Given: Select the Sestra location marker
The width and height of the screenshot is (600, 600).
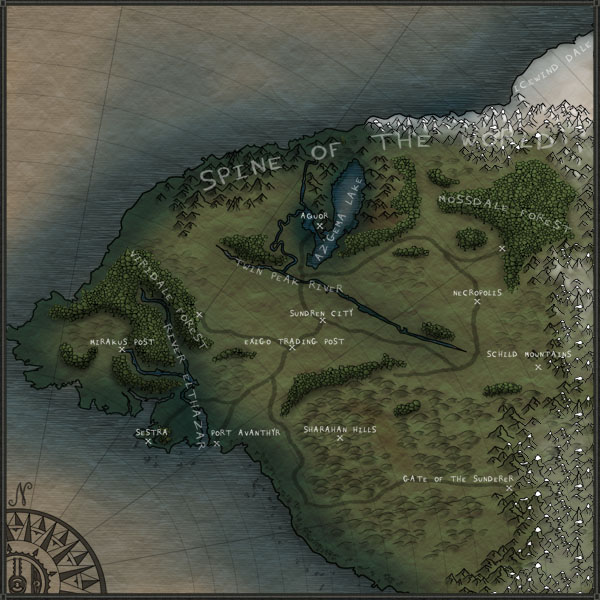Looking at the screenshot, I should click(149, 441).
